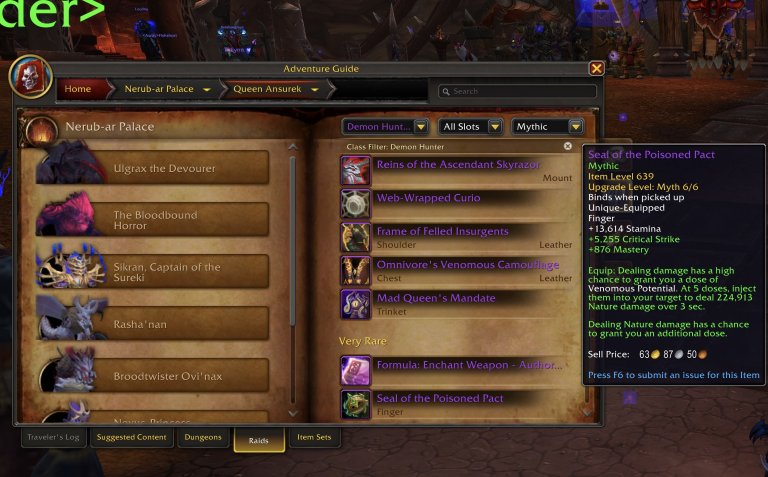Pick Broodtwister Ovi'nax from the boss list
This screenshot has height=477, width=768.
click(160, 375)
